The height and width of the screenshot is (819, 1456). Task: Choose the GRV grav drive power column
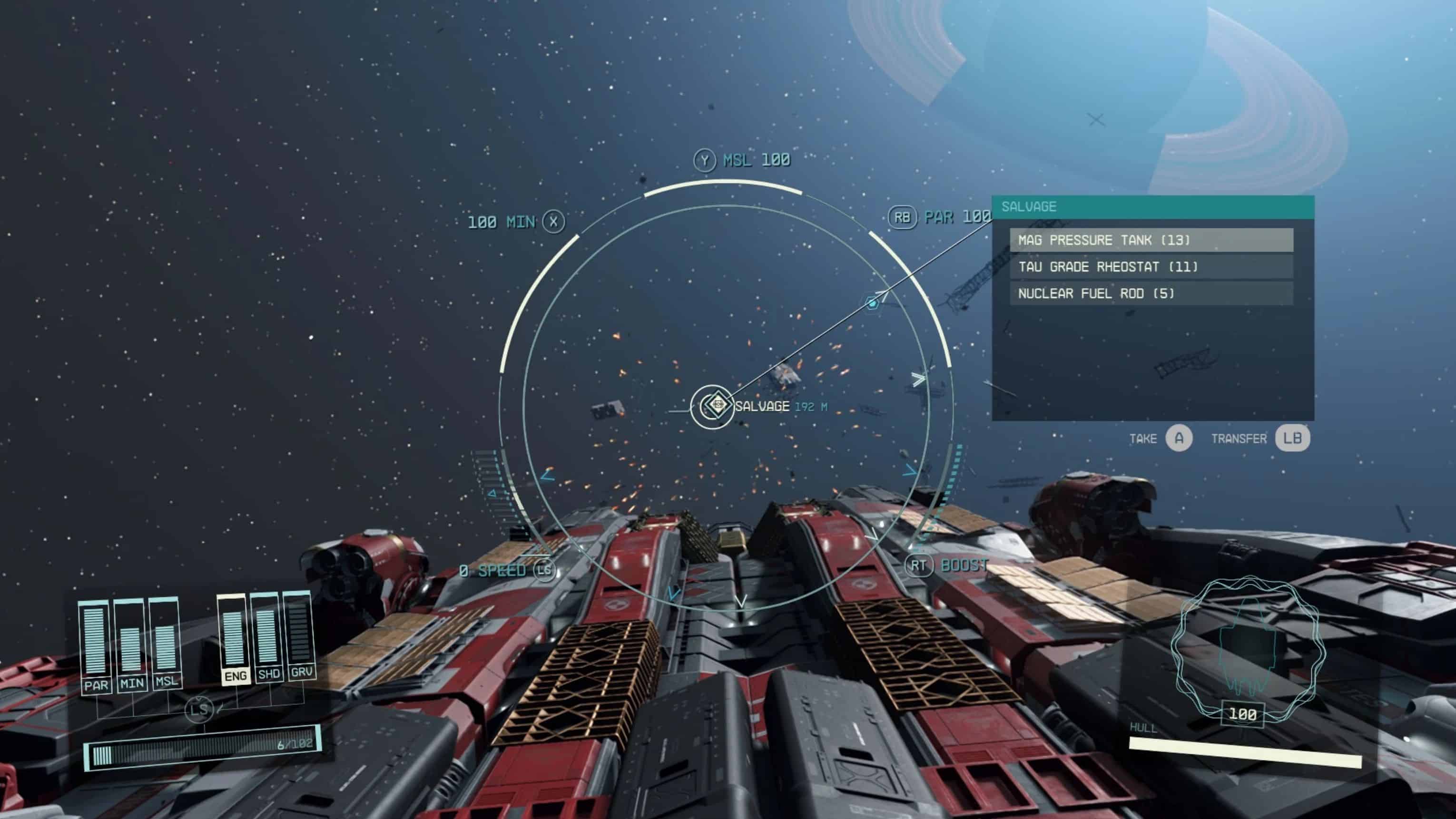[299, 634]
